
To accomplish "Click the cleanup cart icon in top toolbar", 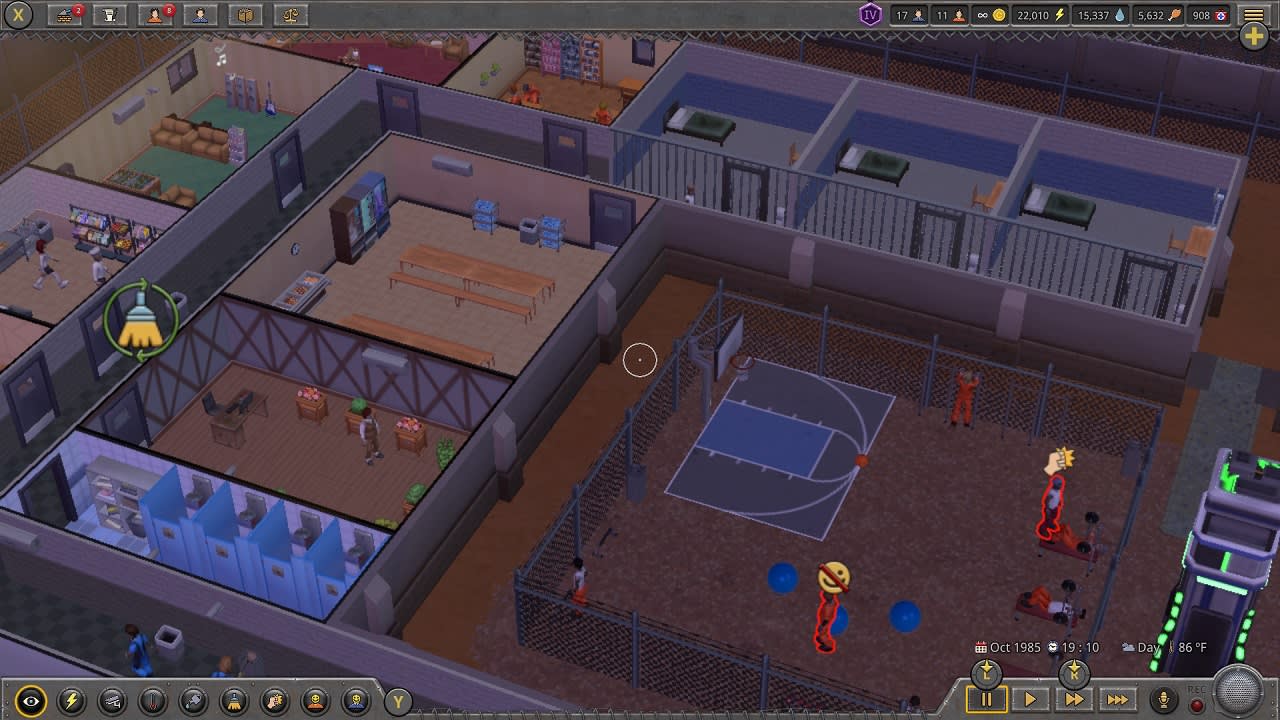I will click(109, 15).
